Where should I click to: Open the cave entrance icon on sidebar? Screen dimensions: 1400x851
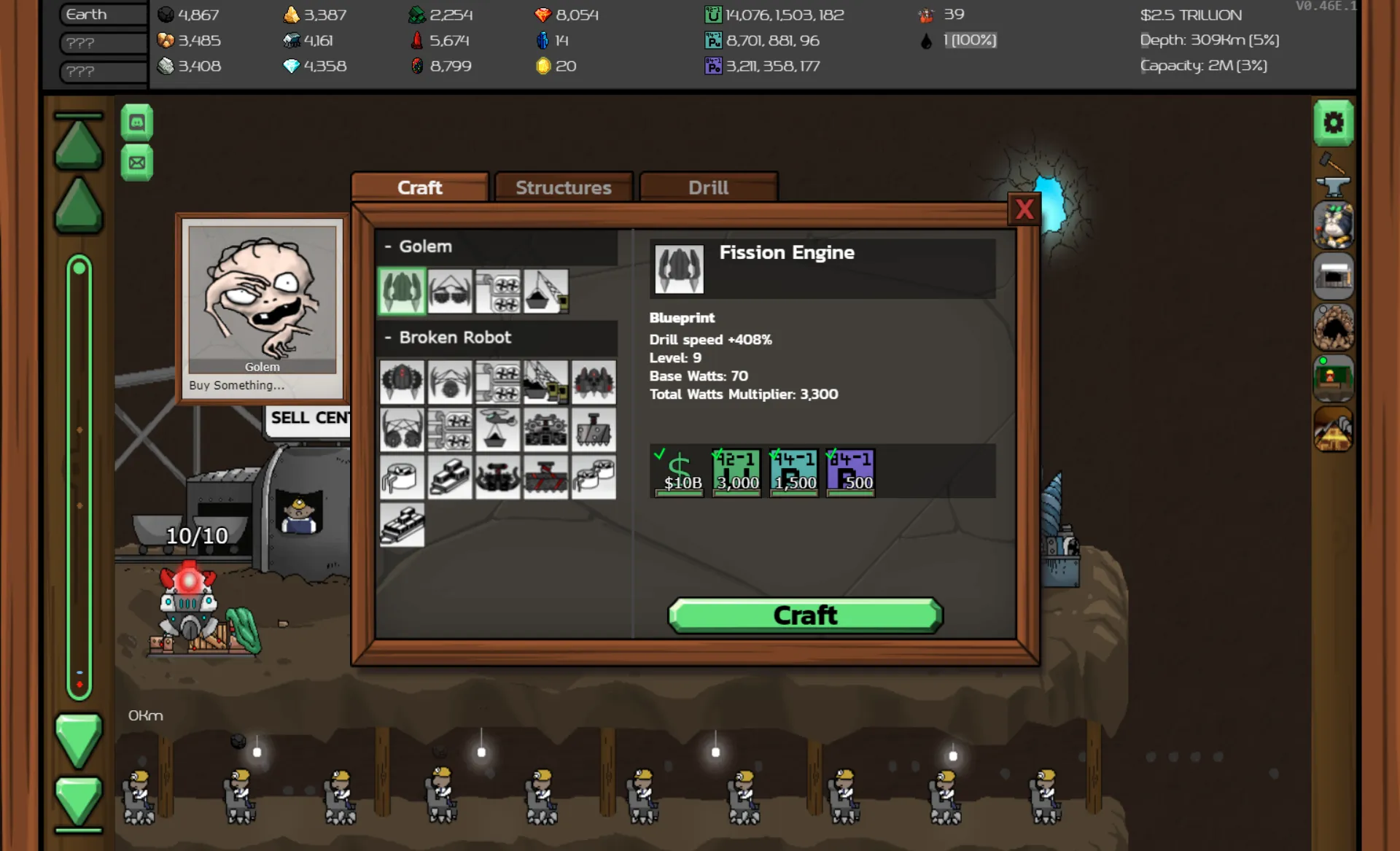point(1333,327)
